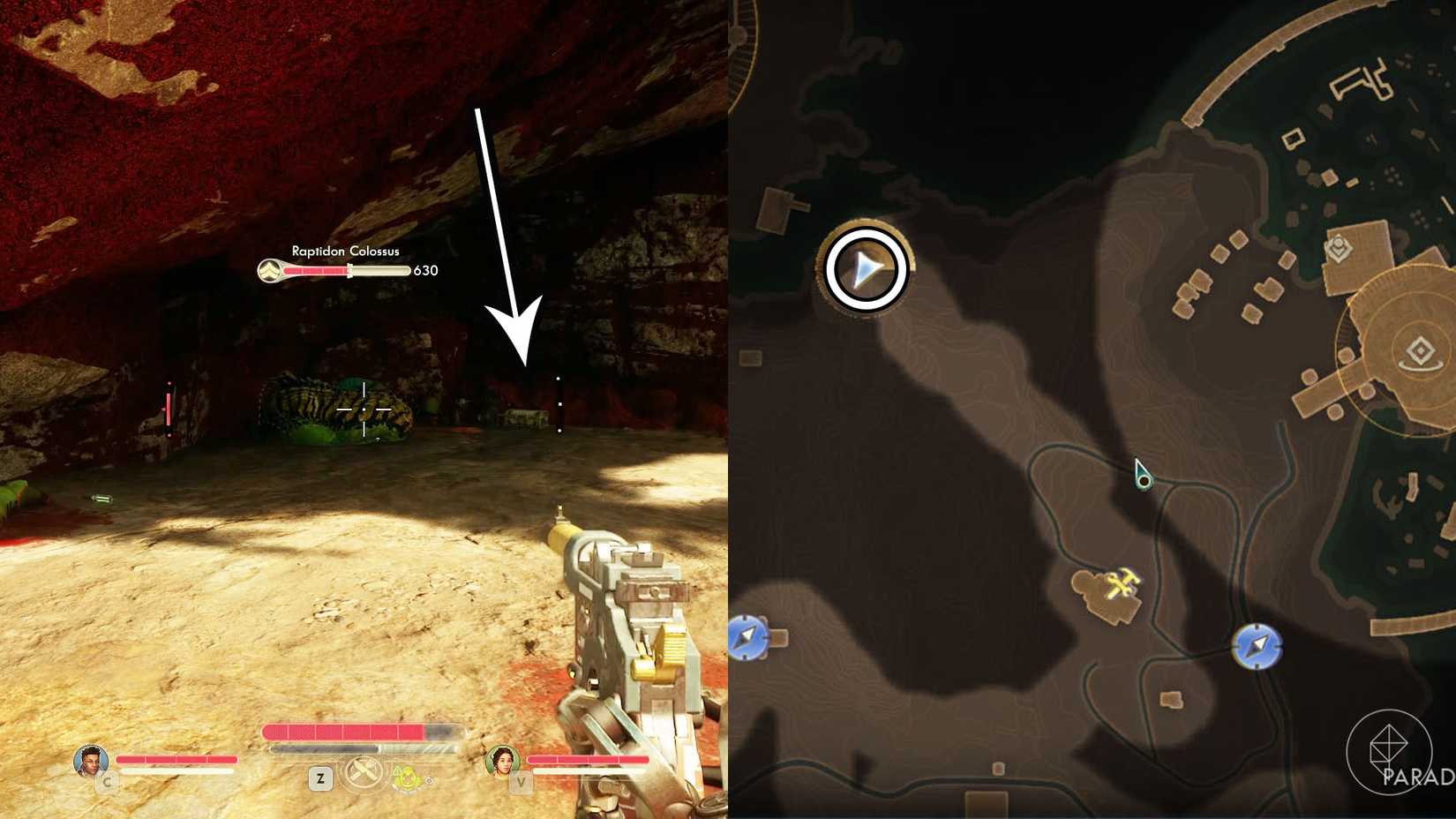1456x819 pixels.
Task: Click the Z keybind prompt
Action: [x=321, y=777]
